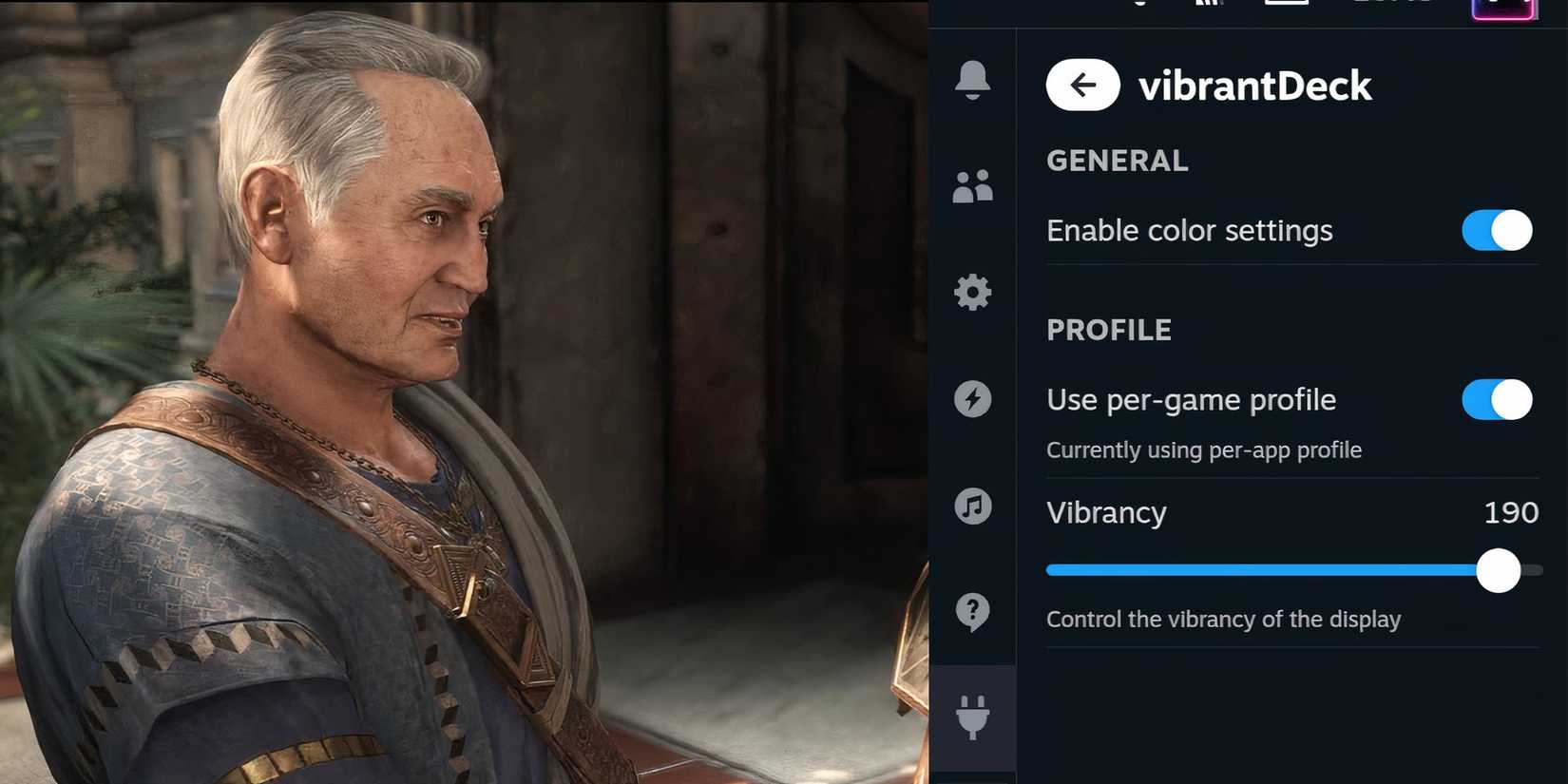Image resolution: width=1568 pixels, height=784 pixels.
Task: Click the Wi-Fi status icon in top bar
Action: pos(1209,5)
